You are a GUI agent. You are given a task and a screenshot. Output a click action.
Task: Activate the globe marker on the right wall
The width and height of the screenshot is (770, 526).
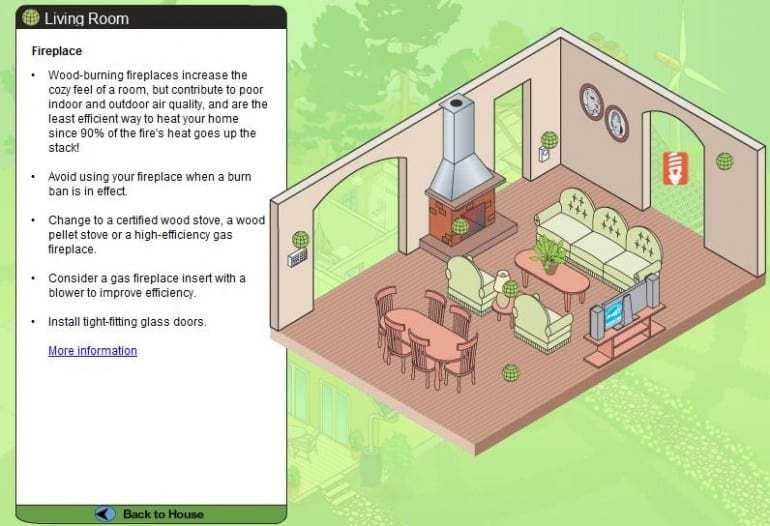pyautogui.click(x=725, y=160)
